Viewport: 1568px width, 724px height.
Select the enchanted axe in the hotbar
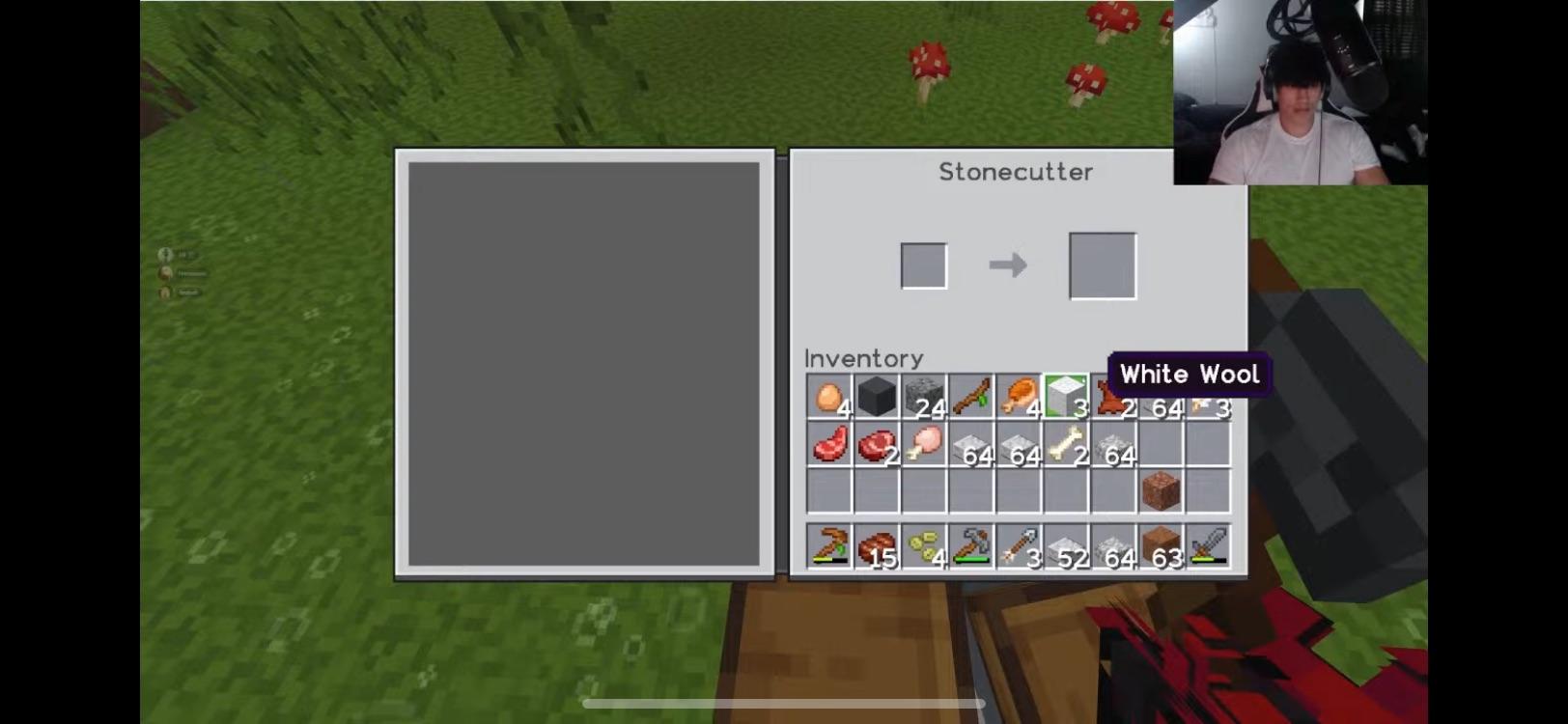[x=970, y=545]
